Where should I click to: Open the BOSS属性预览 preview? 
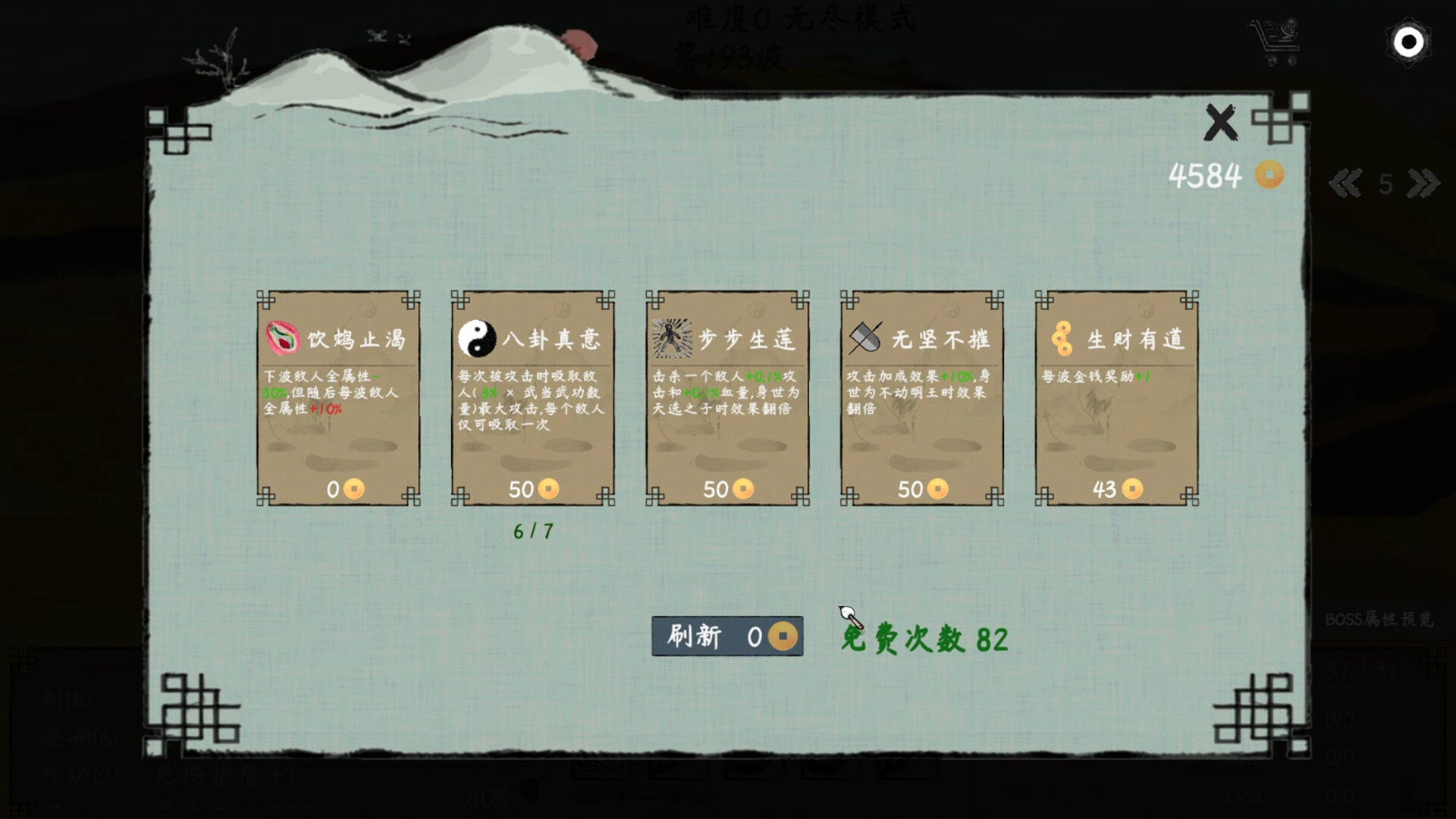click(x=1380, y=620)
